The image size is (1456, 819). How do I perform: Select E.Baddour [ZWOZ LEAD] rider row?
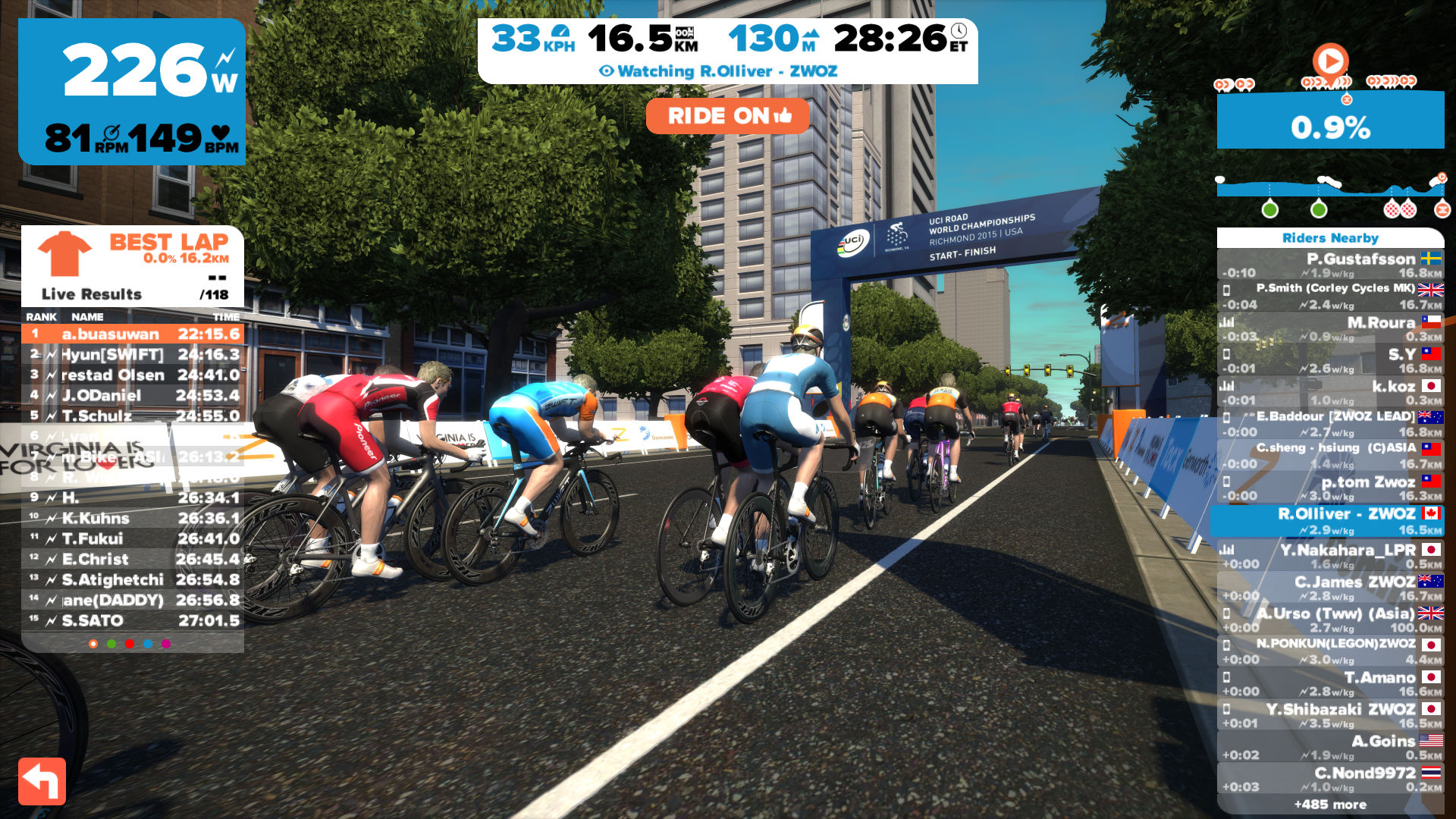point(1330,424)
